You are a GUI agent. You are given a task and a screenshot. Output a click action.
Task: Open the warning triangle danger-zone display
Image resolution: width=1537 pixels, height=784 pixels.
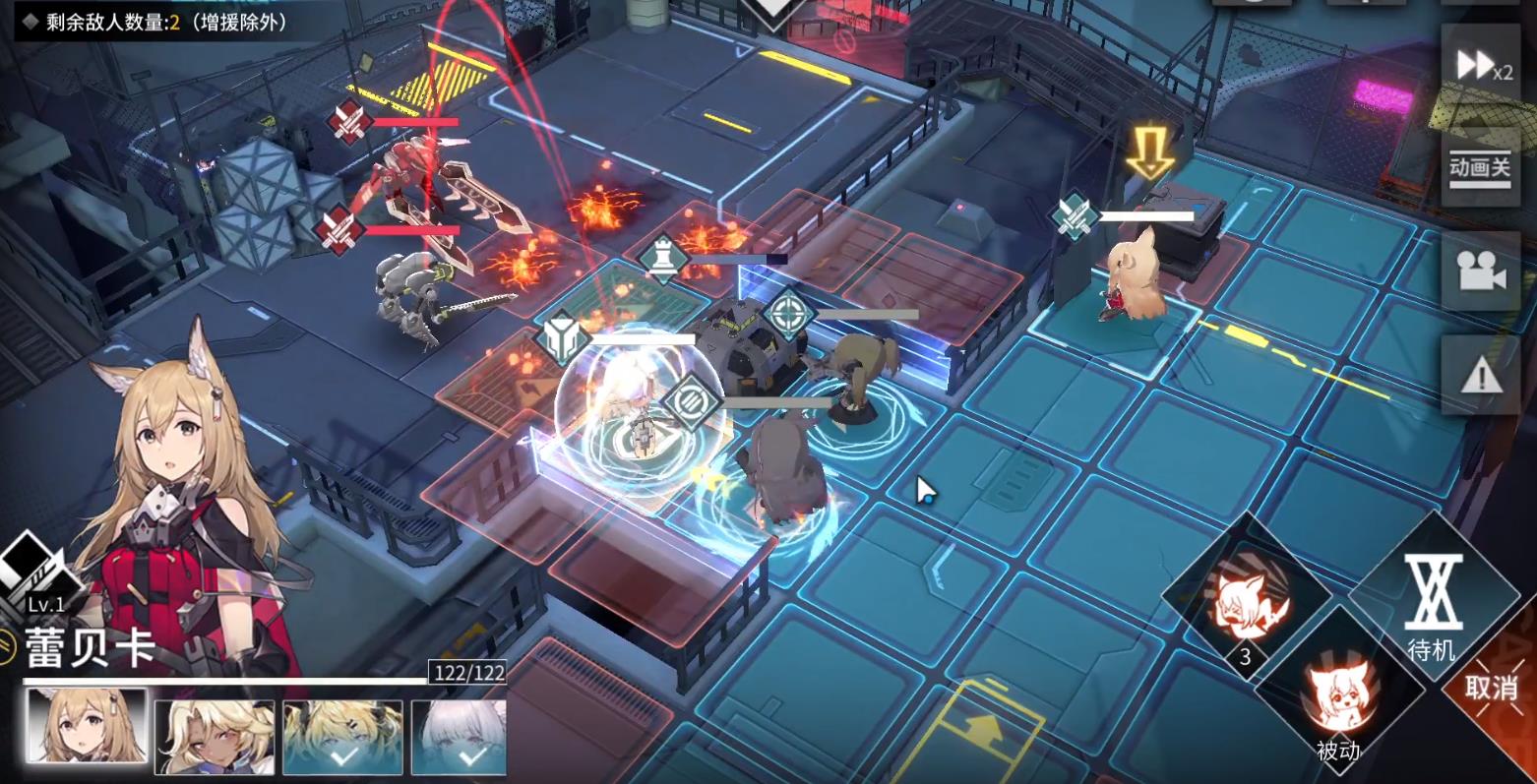tap(1479, 374)
